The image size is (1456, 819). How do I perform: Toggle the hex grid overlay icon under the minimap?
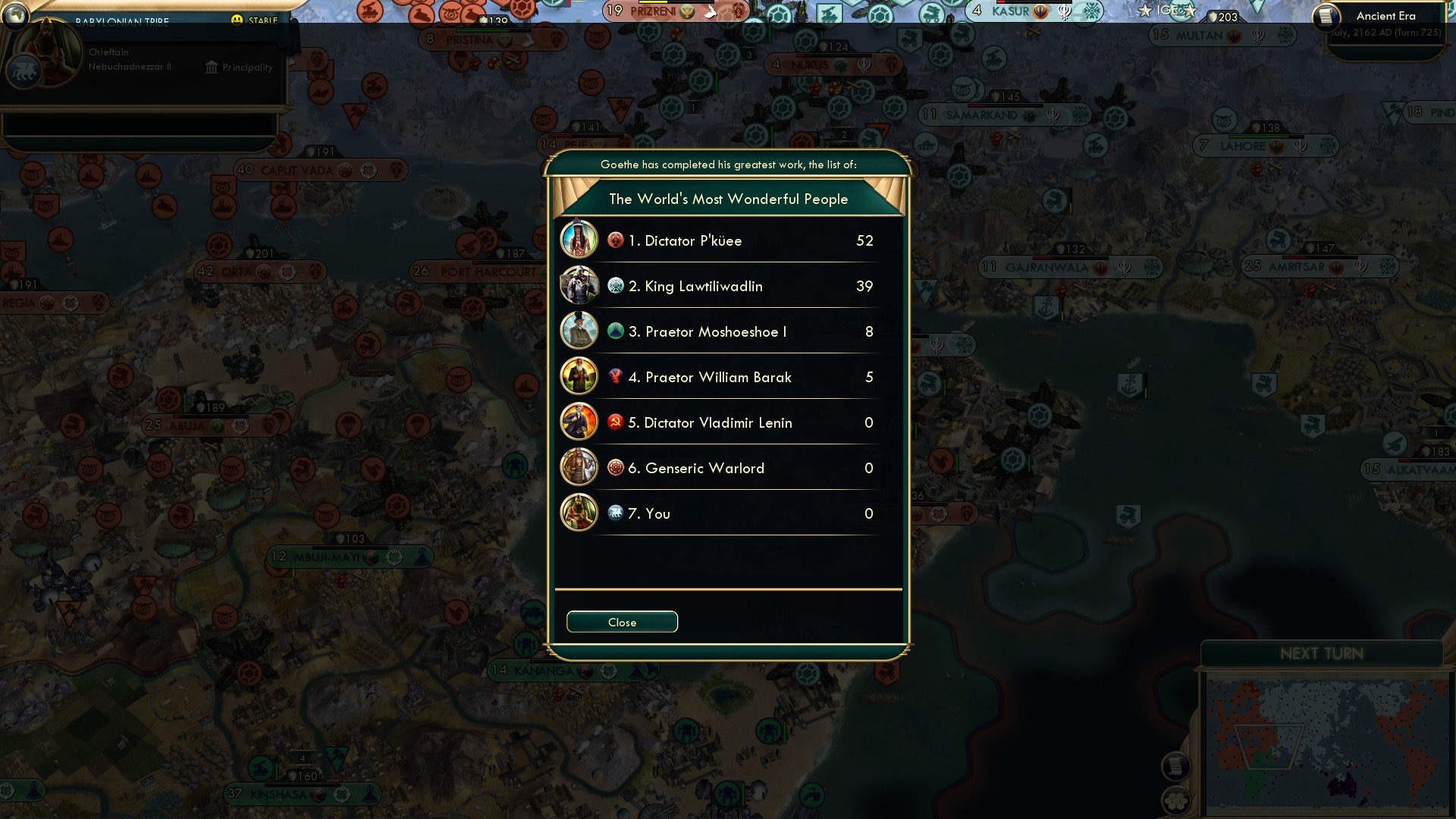[x=1175, y=802]
